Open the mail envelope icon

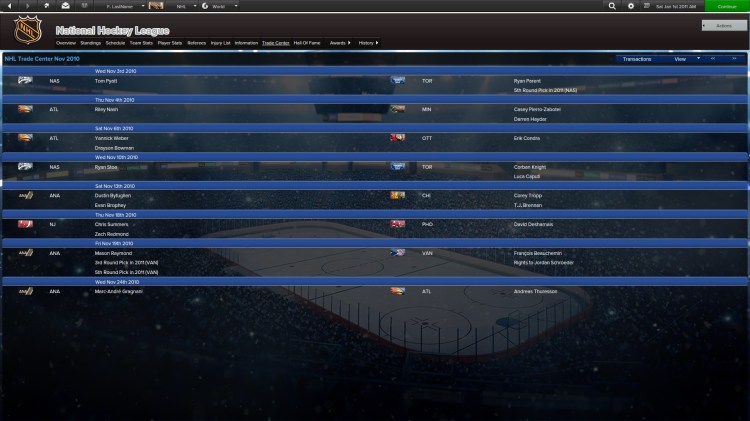coord(64,6)
